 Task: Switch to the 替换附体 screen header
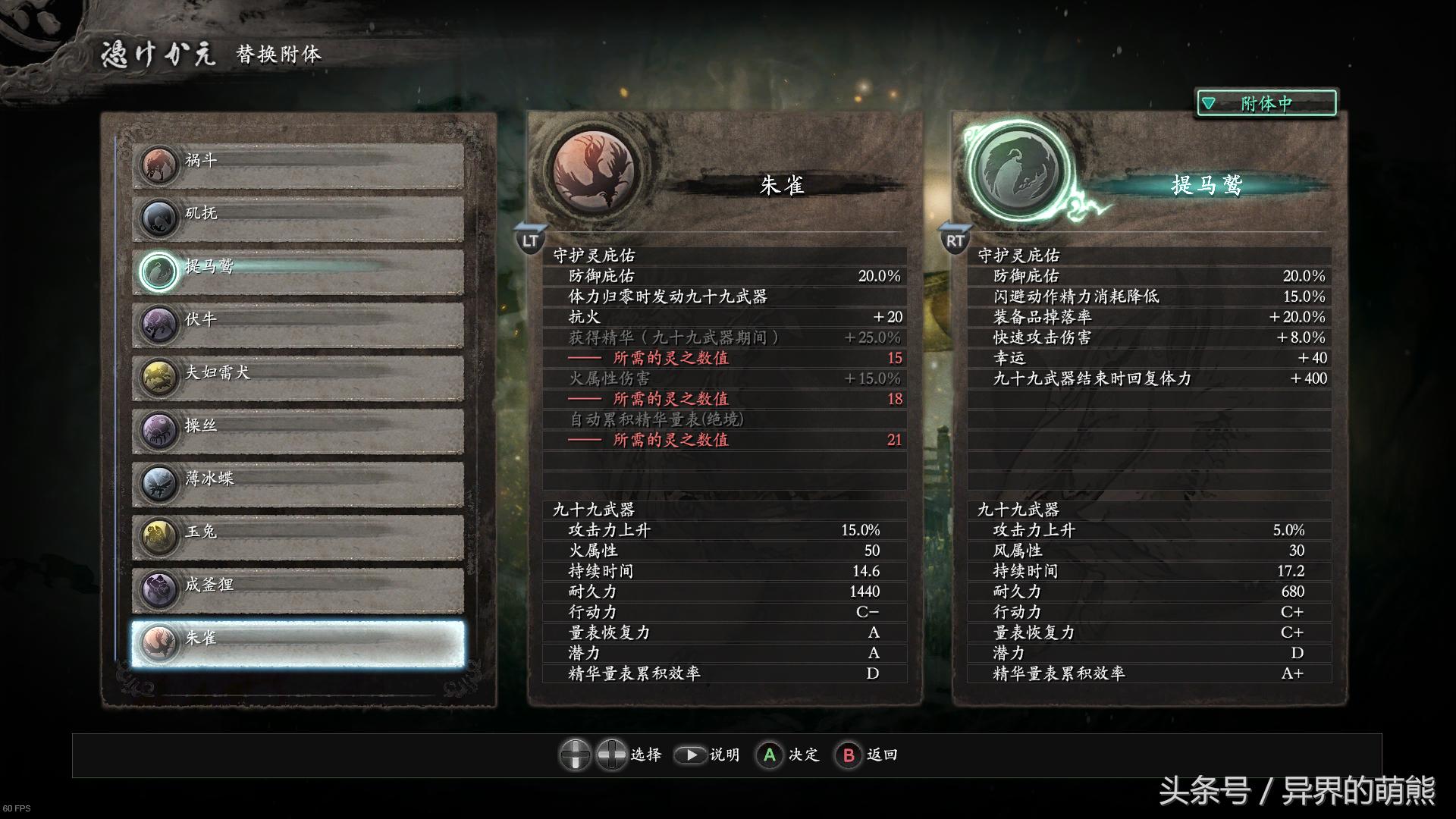pos(279,55)
